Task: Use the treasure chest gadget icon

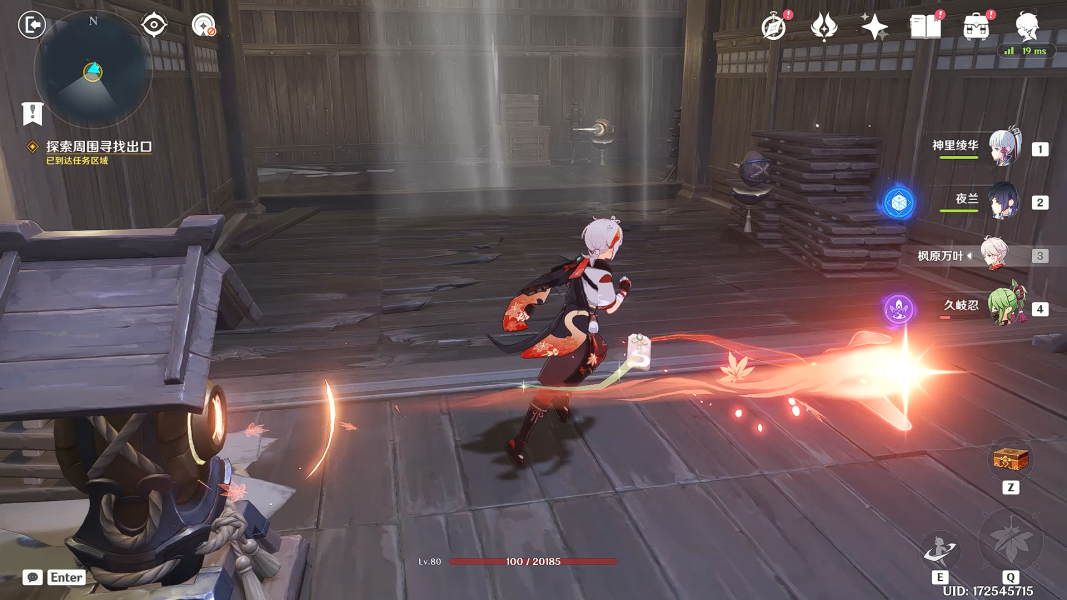Action: tap(1009, 461)
